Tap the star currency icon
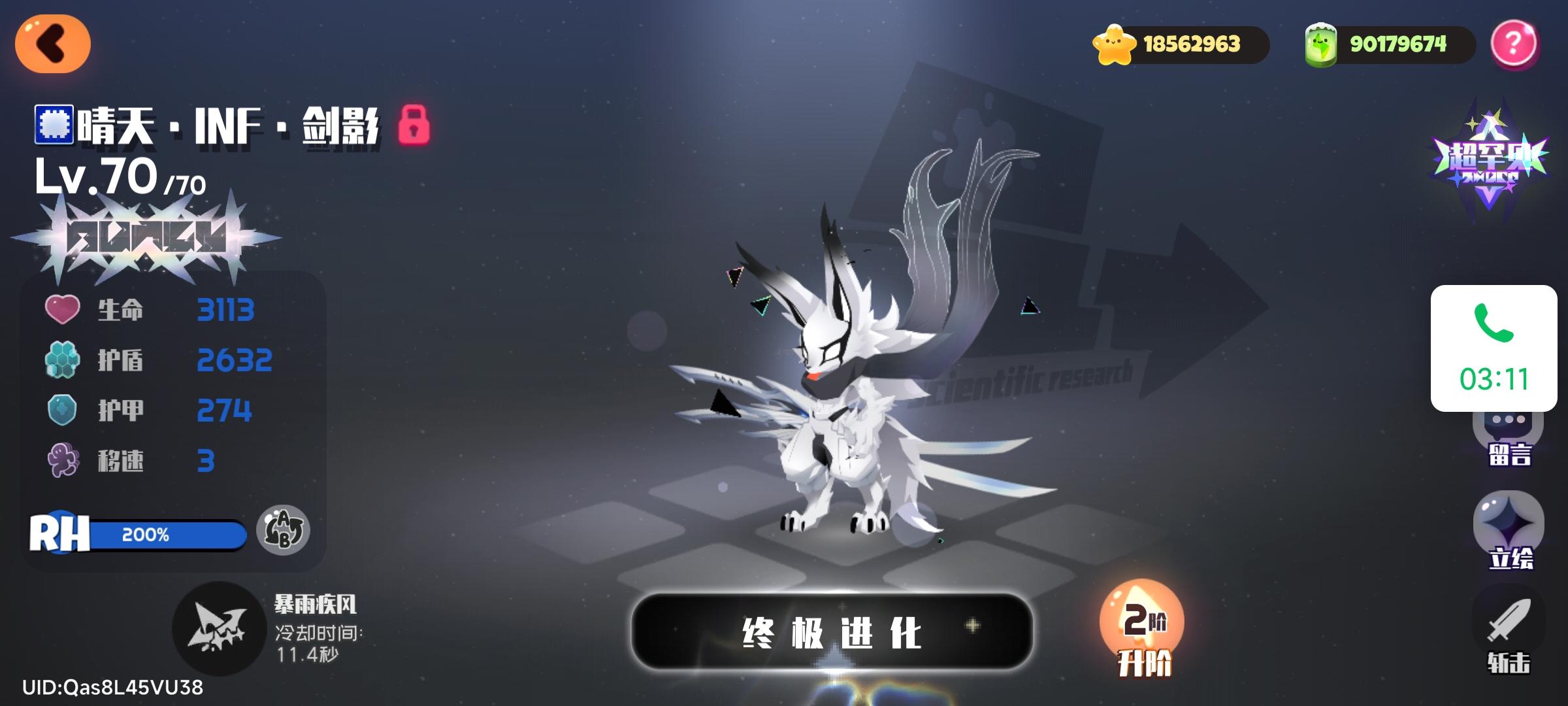The height and width of the screenshot is (706, 1568). click(1115, 44)
